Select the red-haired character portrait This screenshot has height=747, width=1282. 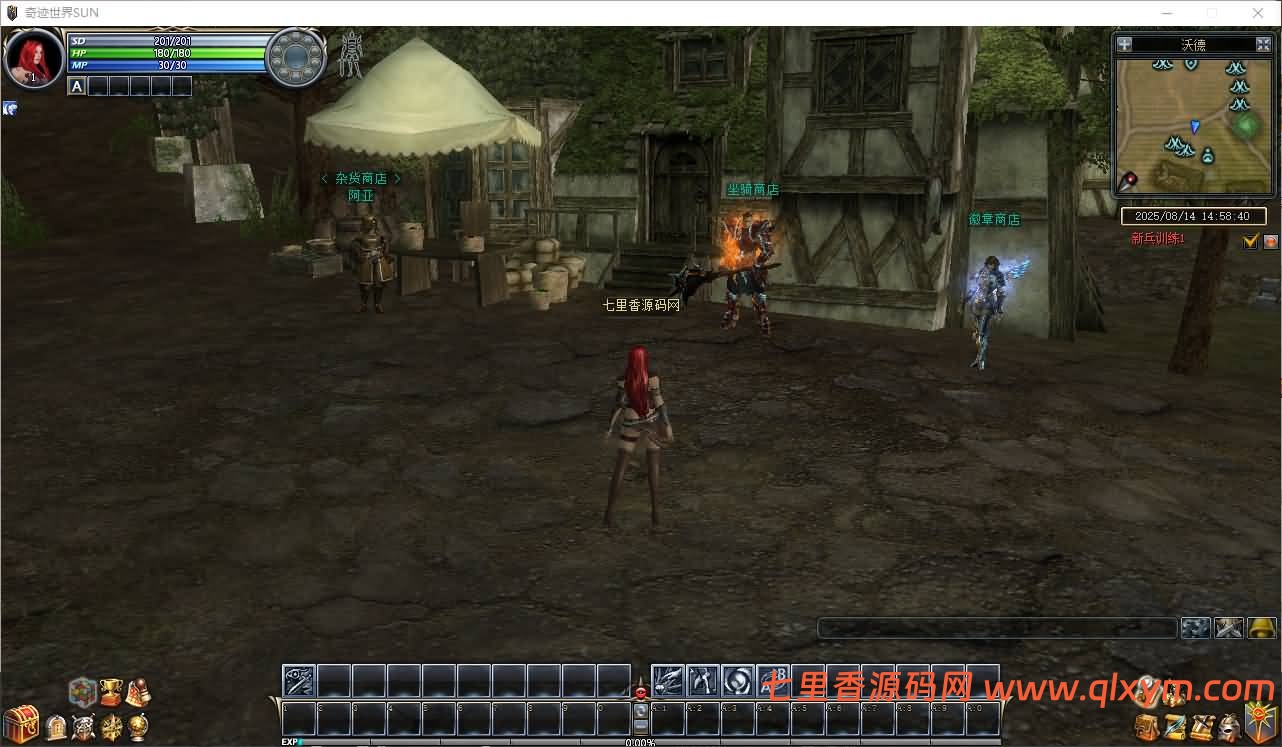click(x=34, y=58)
